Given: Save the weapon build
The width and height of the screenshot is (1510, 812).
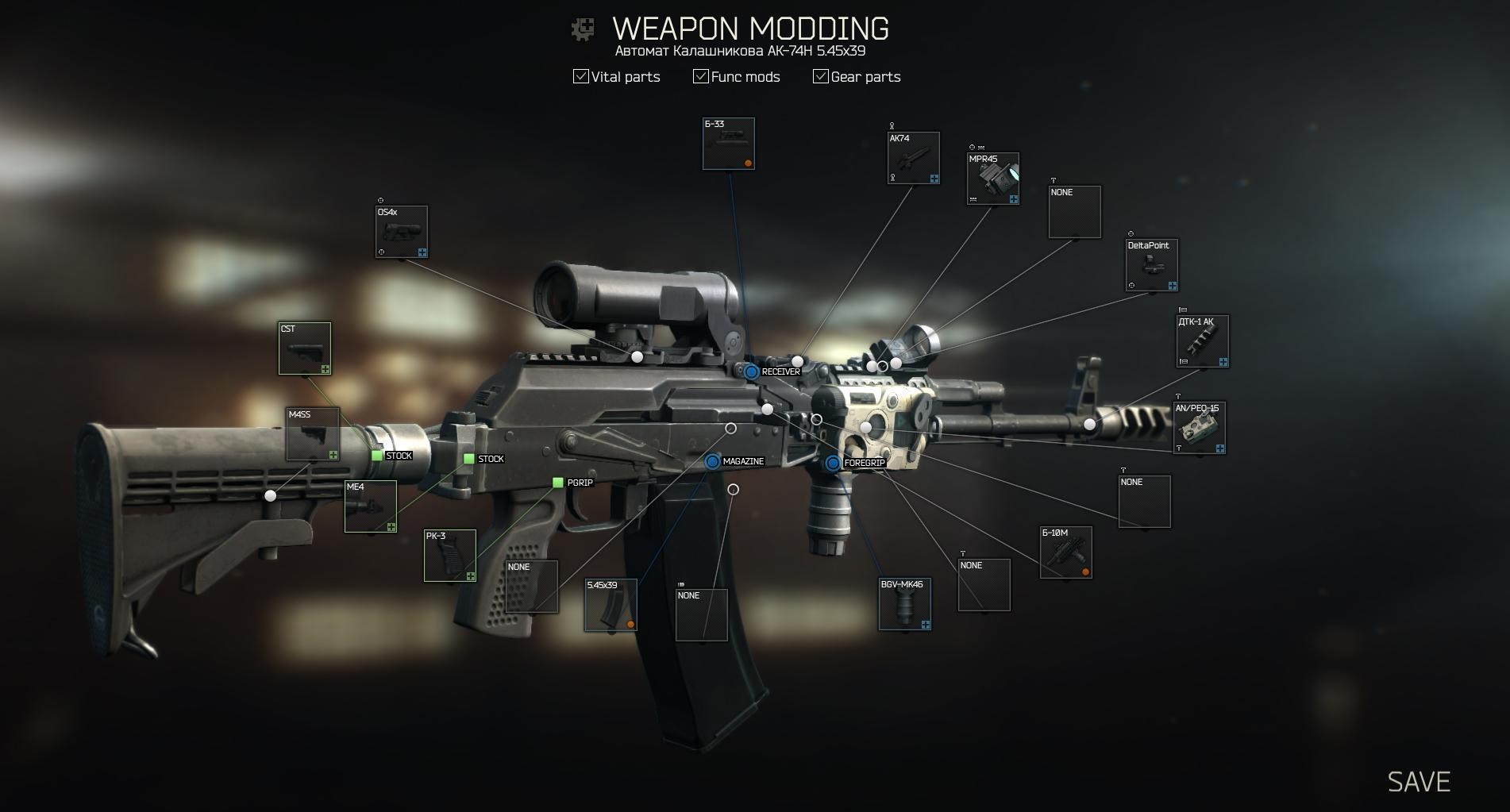Looking at the screenshot, I should (1418, 782).
